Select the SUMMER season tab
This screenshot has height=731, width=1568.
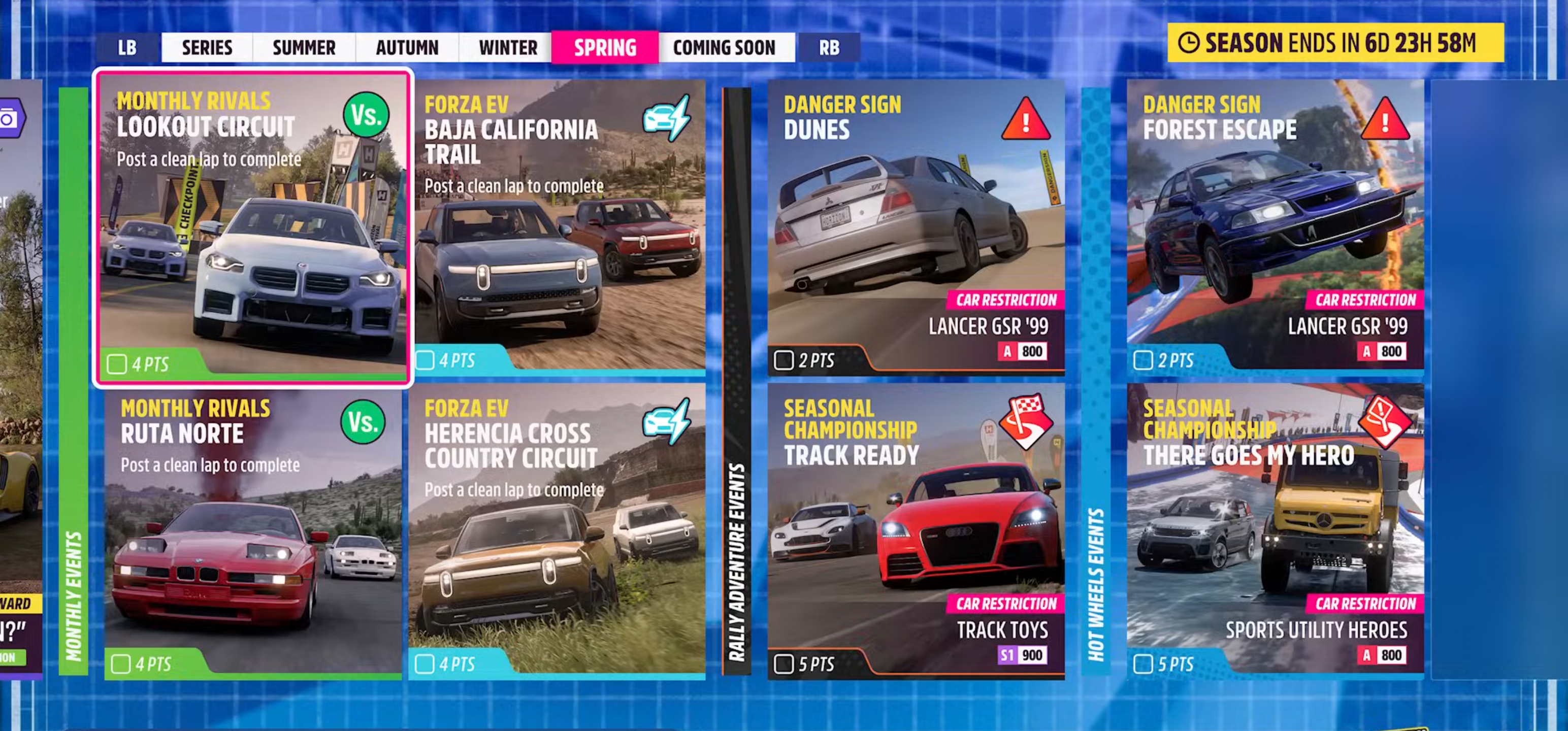304,47
